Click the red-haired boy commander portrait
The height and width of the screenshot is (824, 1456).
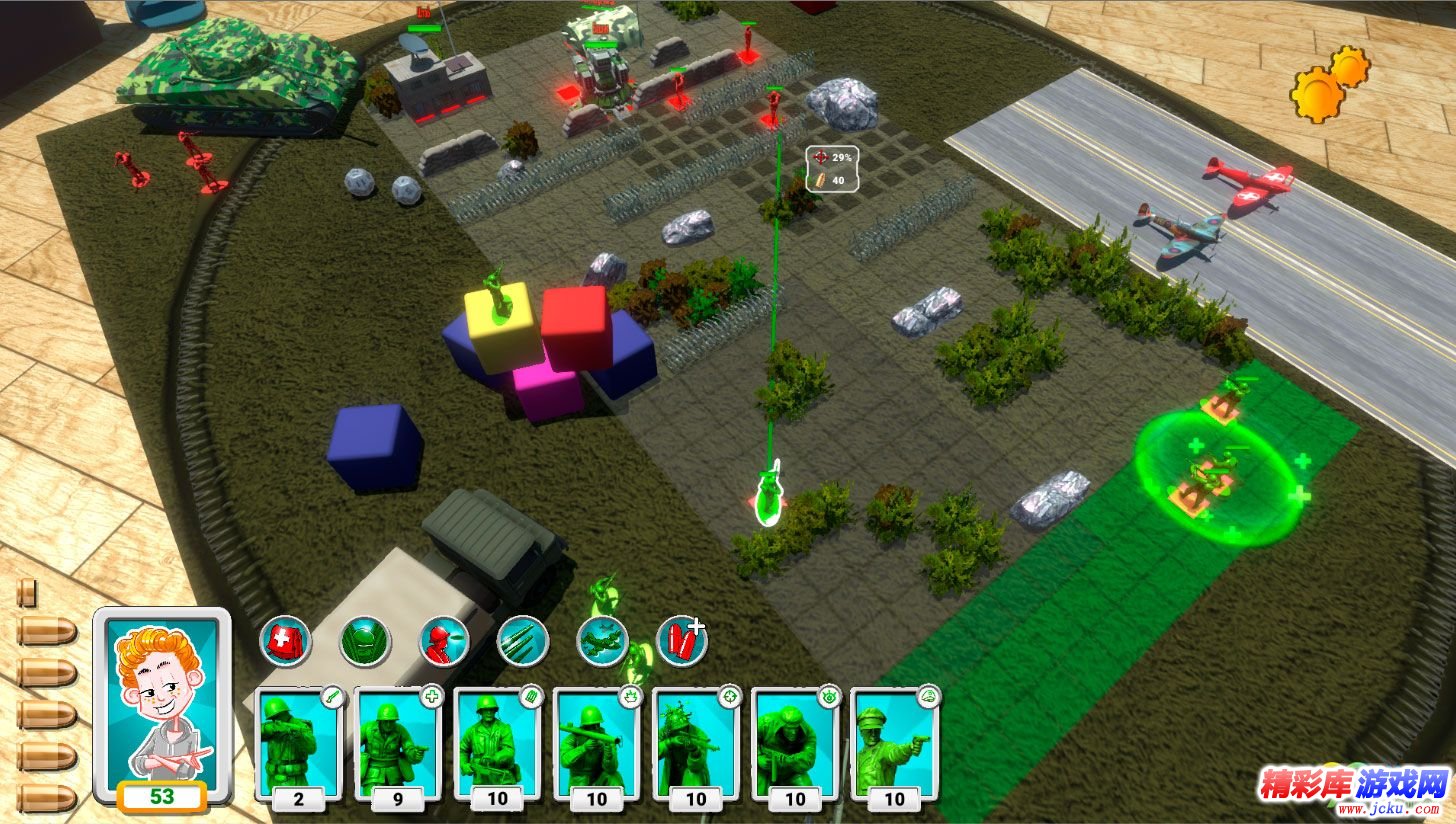click(x=162, y=703)
